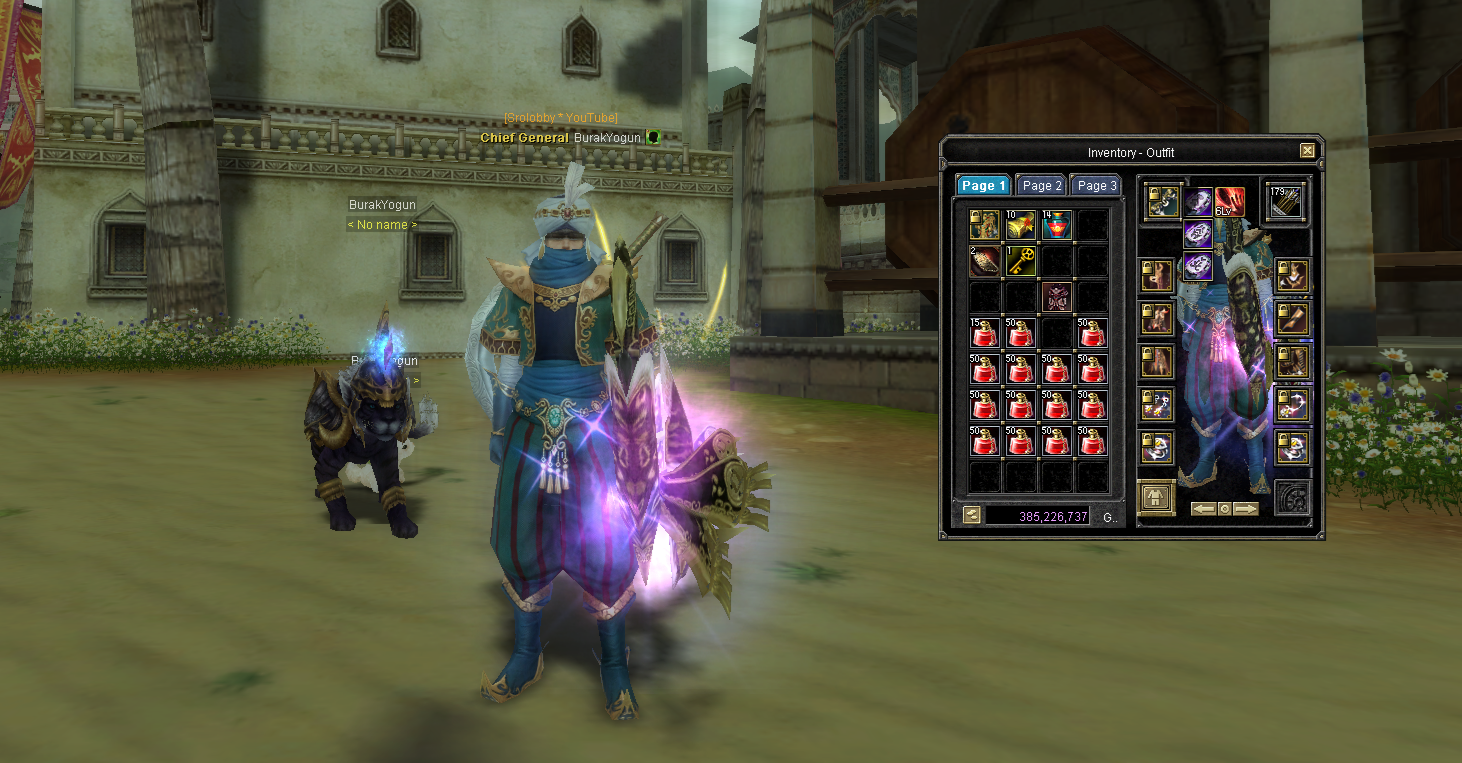Rotate the character preview right

click(1245, 509)
